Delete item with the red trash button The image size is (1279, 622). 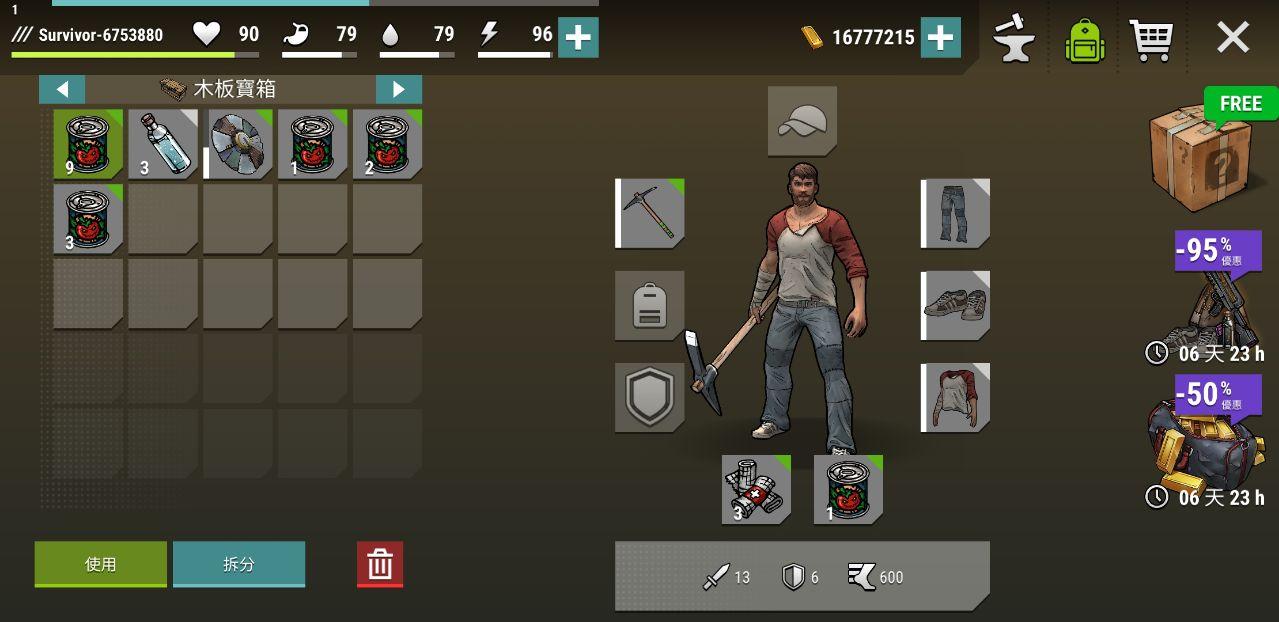380,565
